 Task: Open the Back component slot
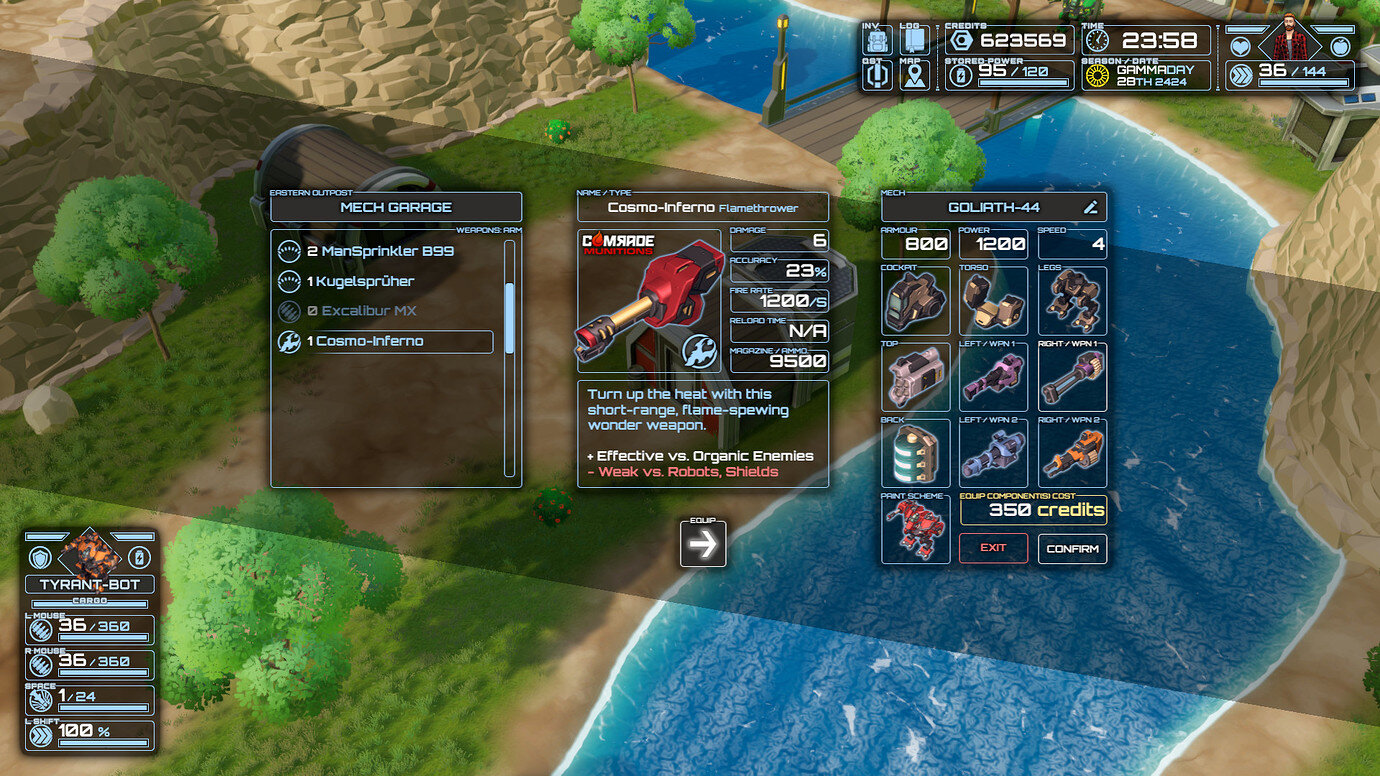click(x=915, y=454)
